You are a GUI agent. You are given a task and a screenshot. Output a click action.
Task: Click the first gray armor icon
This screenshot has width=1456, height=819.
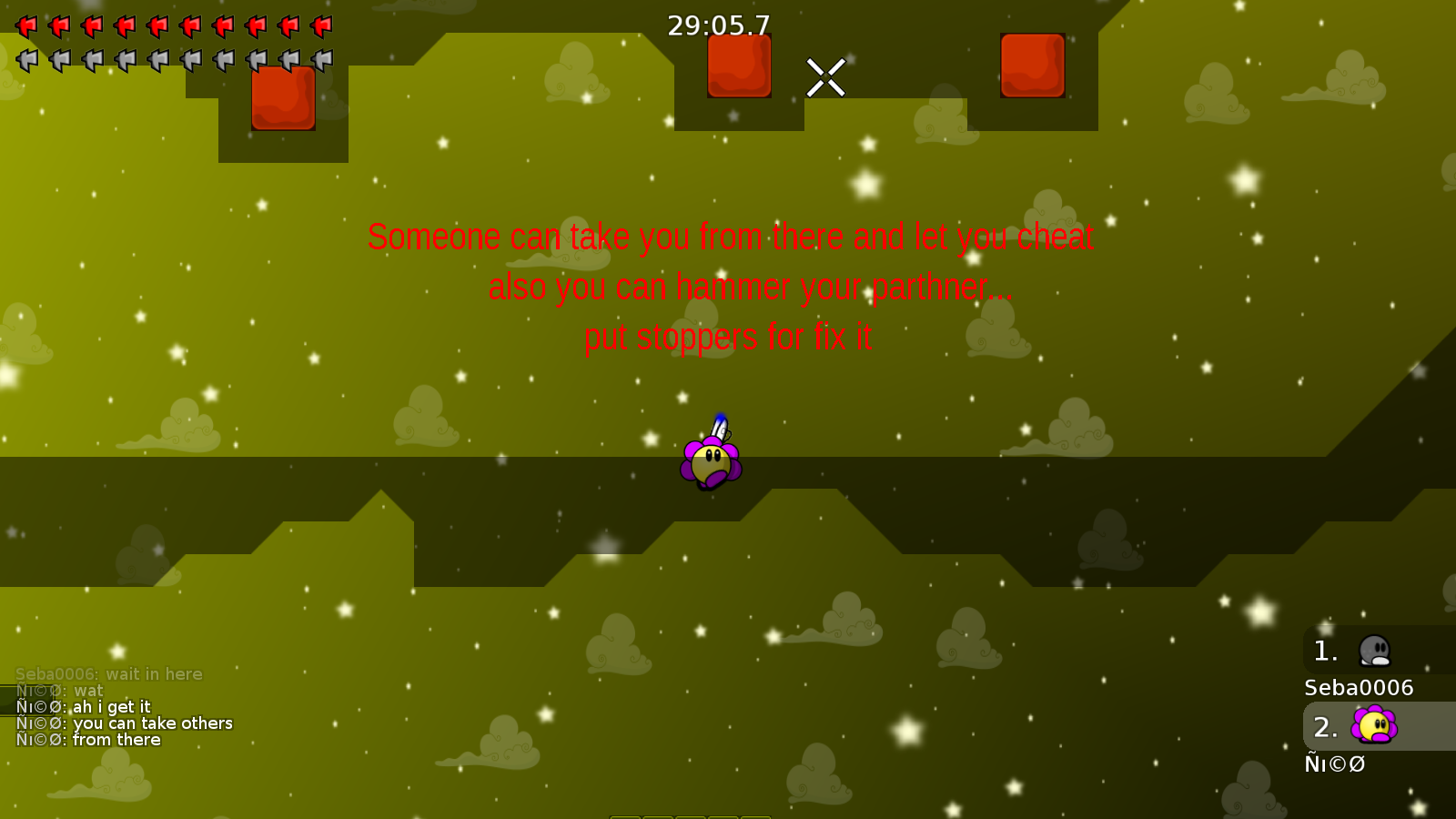[x=25, y=59]
